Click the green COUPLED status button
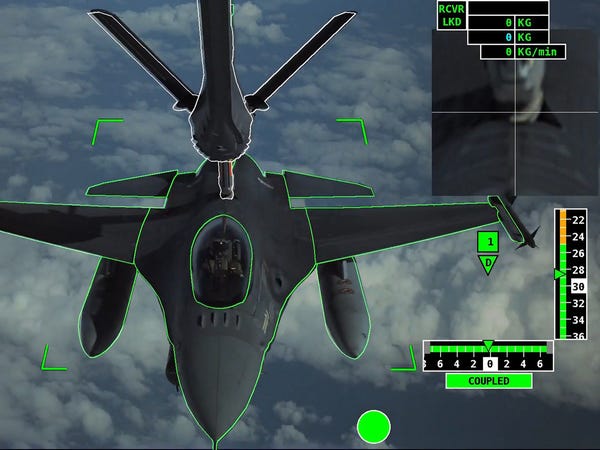The height and width of the screenshot is (450, 600). pos(489,381)
